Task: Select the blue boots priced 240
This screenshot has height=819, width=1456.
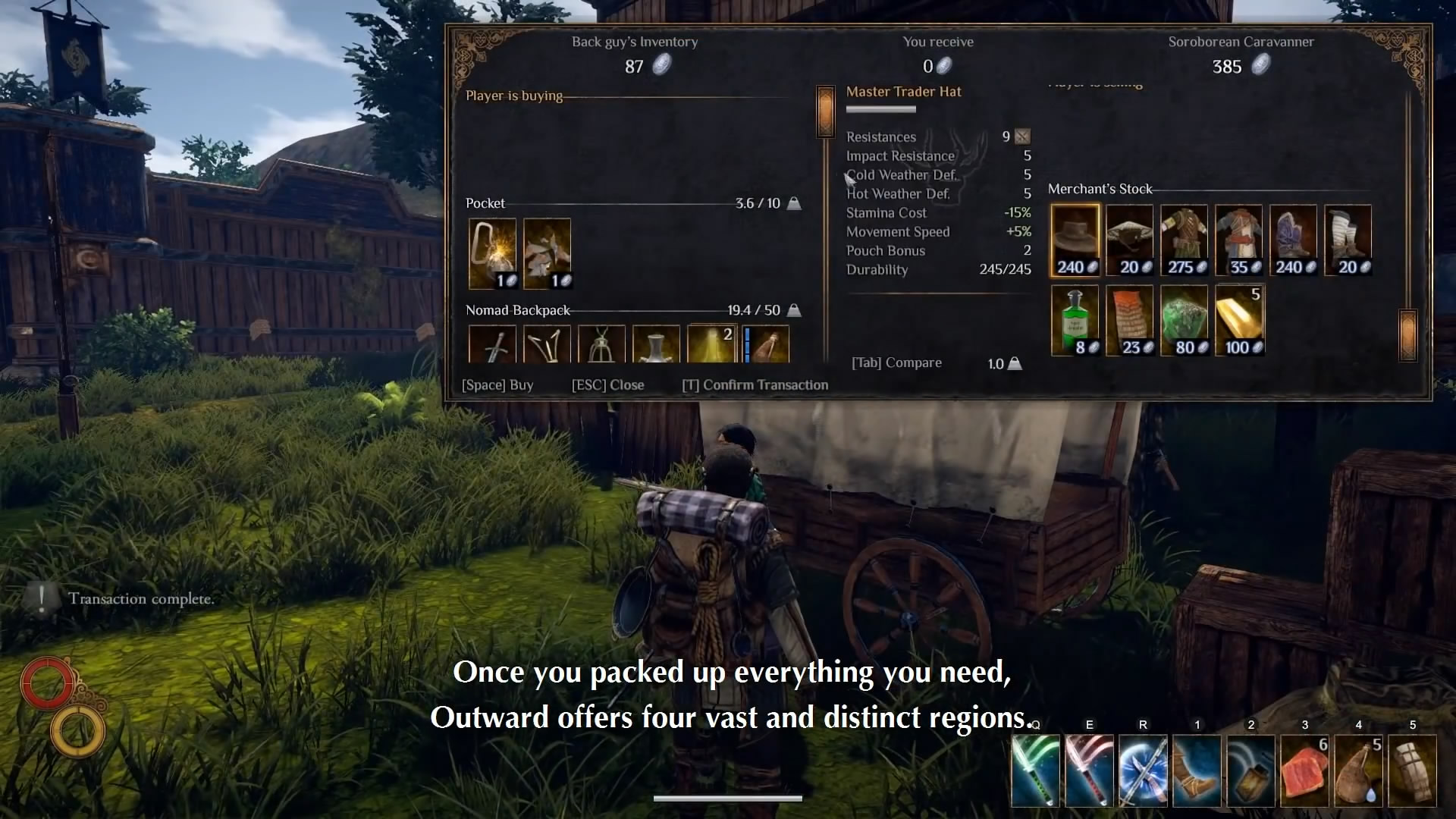Action: tap(1294, 239)
